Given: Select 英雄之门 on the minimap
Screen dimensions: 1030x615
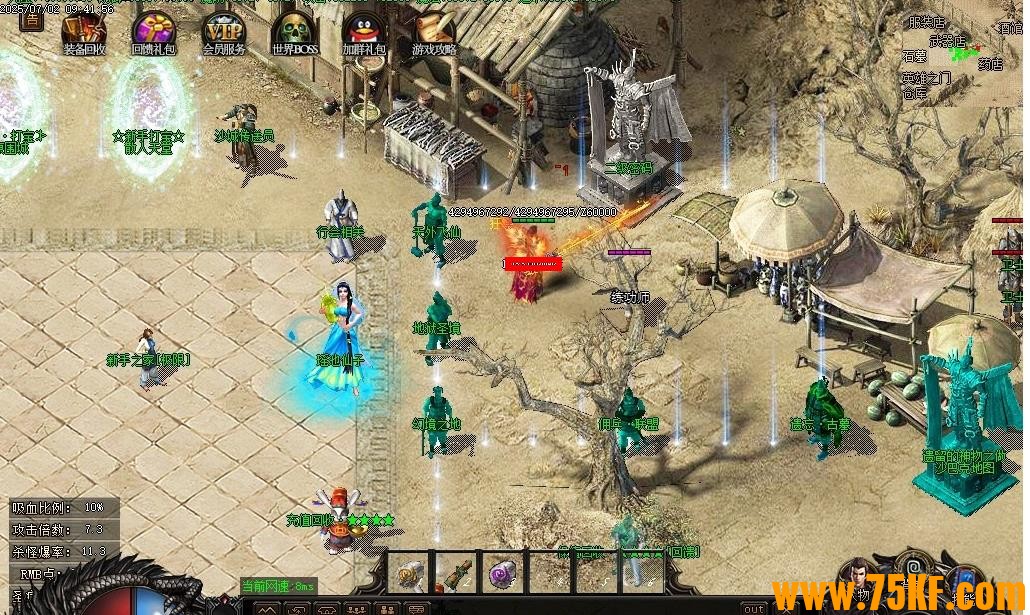Looking at the screenshot, I should tap(925, 78).
